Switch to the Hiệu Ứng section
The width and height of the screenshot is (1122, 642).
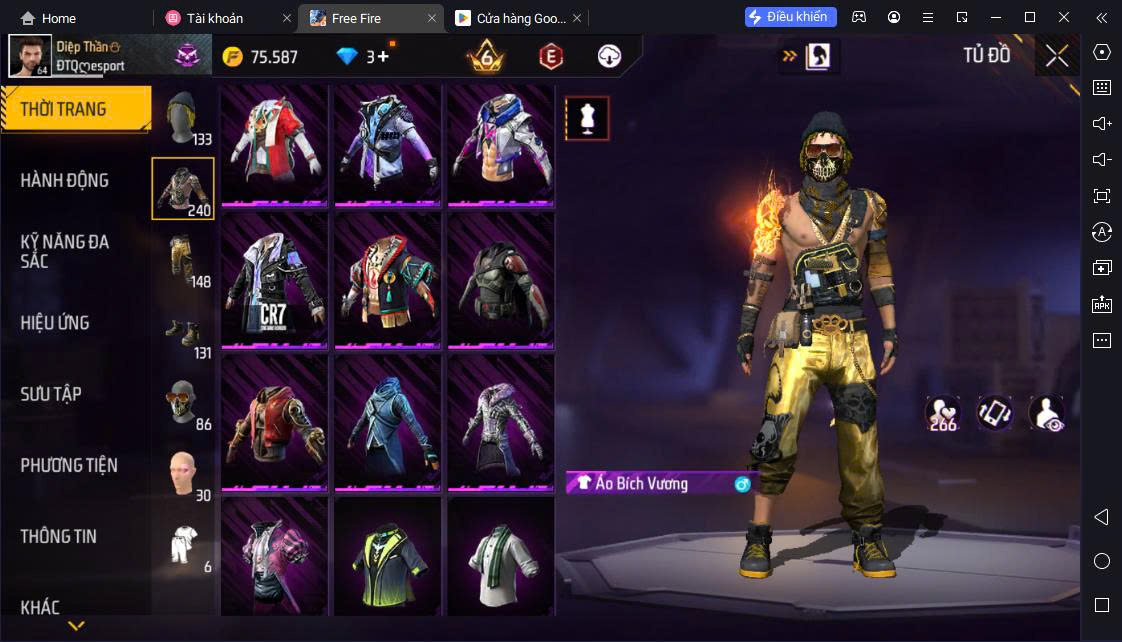pos(55,323)
